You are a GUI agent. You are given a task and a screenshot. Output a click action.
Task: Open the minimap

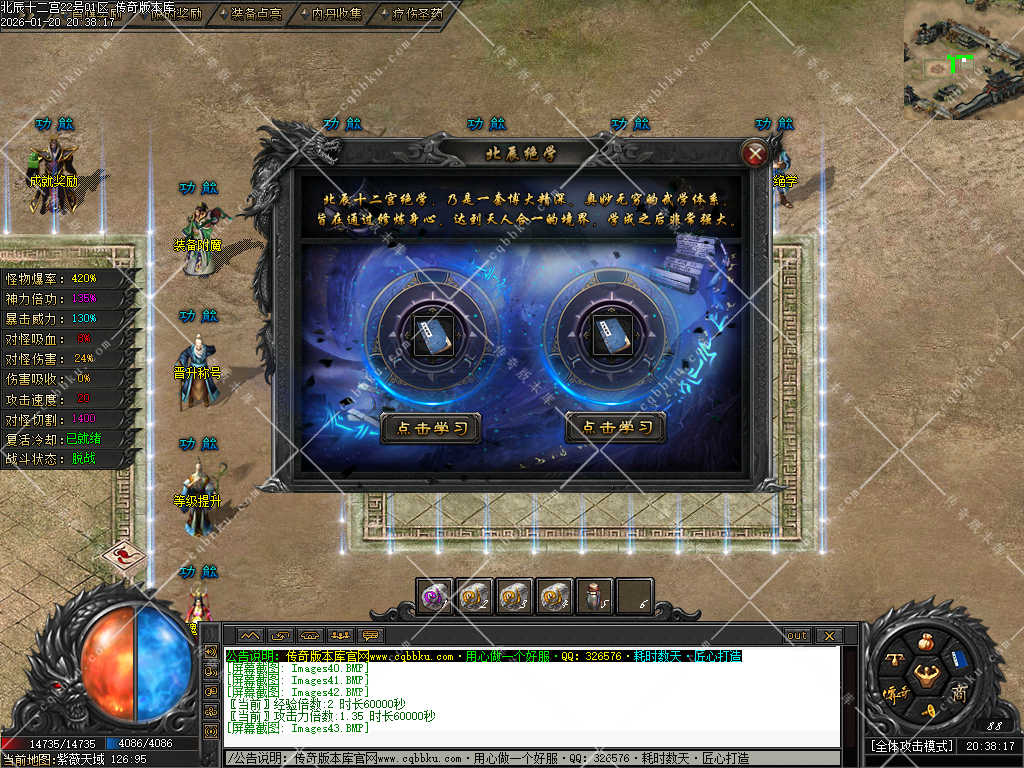963,59
